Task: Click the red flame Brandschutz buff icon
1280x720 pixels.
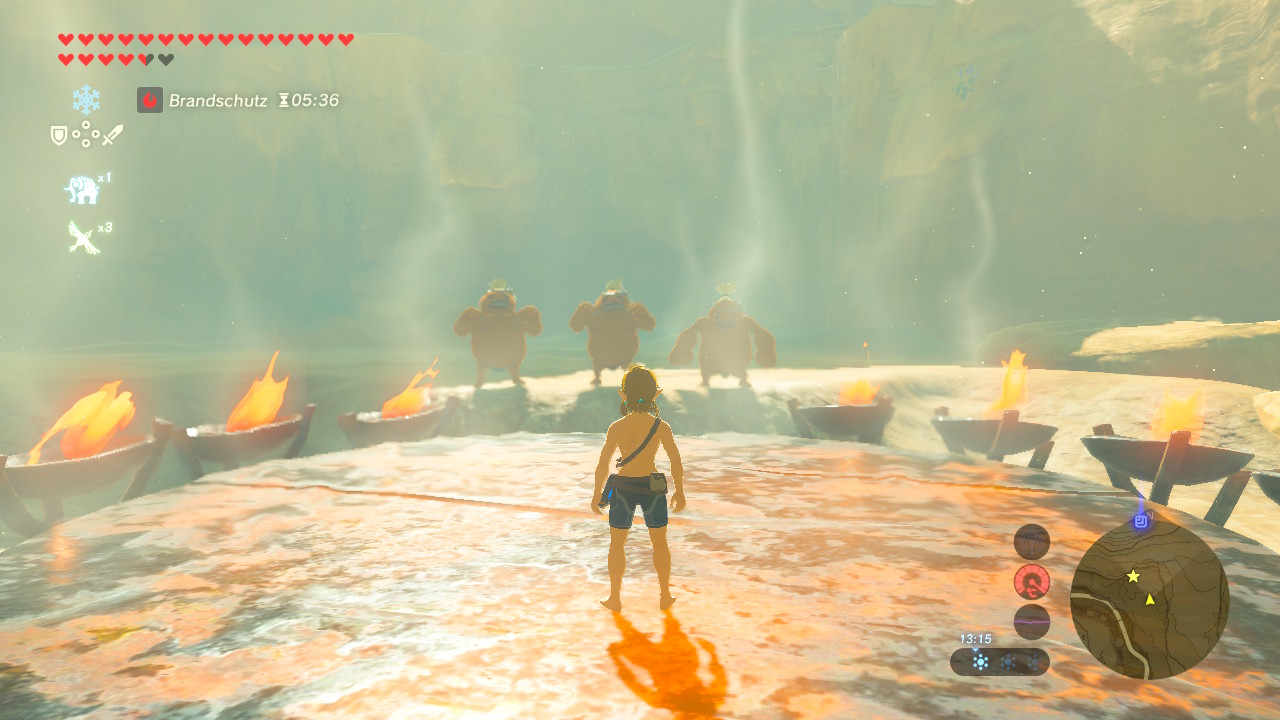Action: point(150,100)
